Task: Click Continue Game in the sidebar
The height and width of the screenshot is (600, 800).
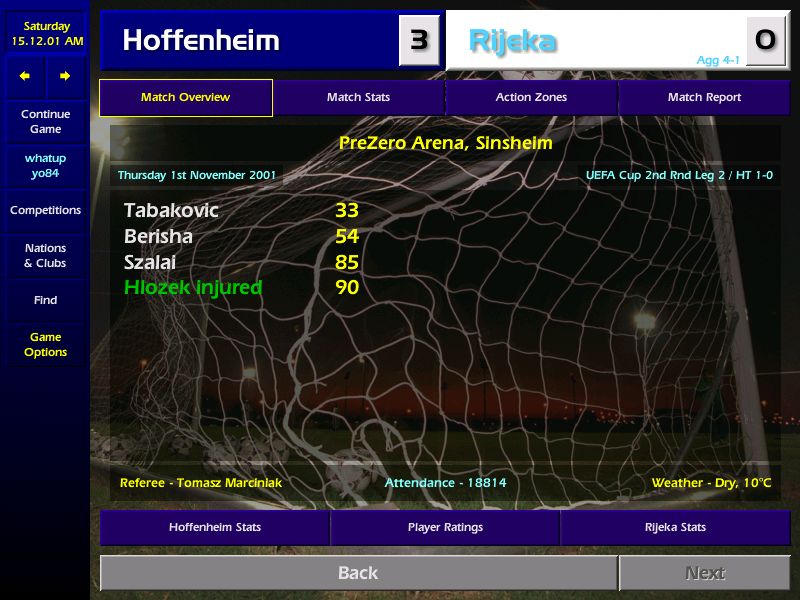Action: click(x=45, y=122)
